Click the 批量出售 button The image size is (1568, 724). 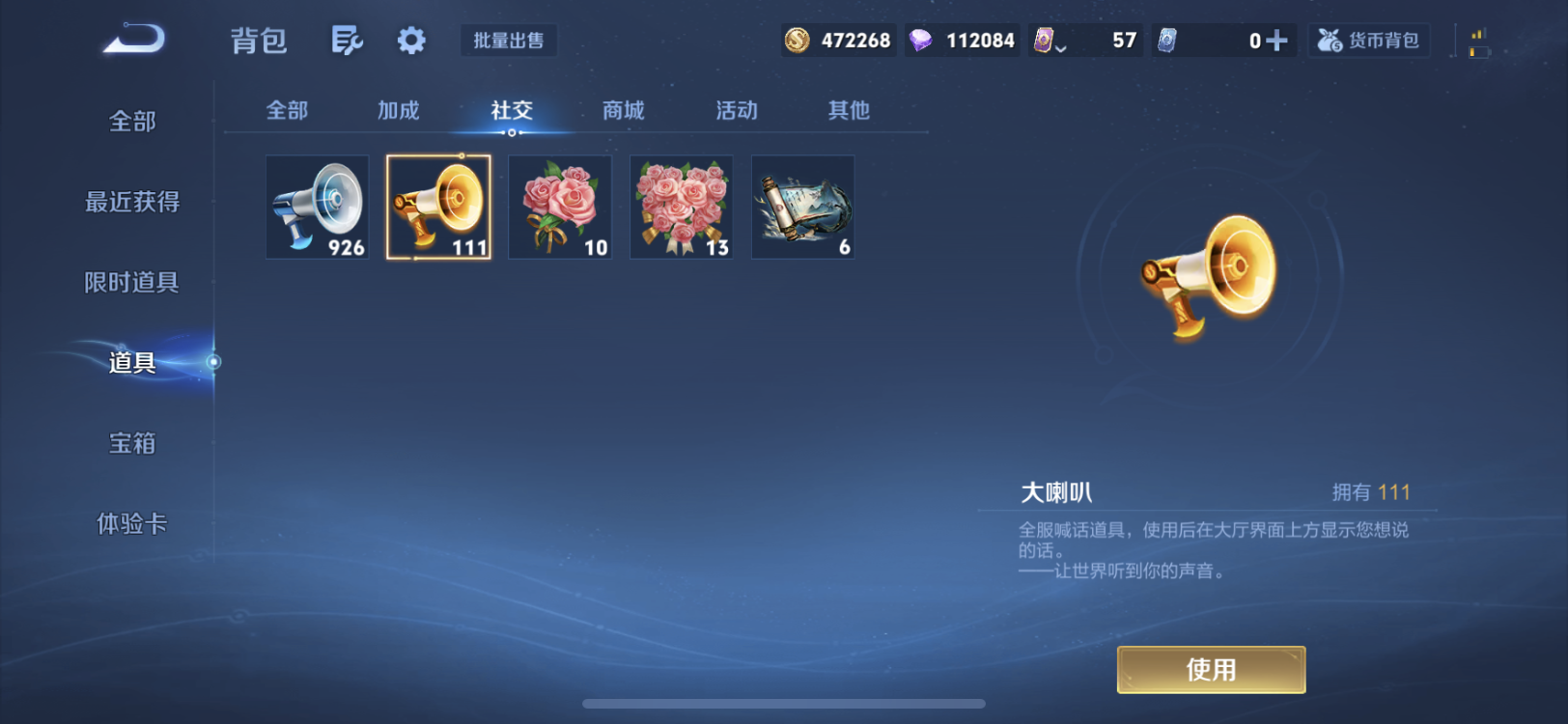pos(509,41)
